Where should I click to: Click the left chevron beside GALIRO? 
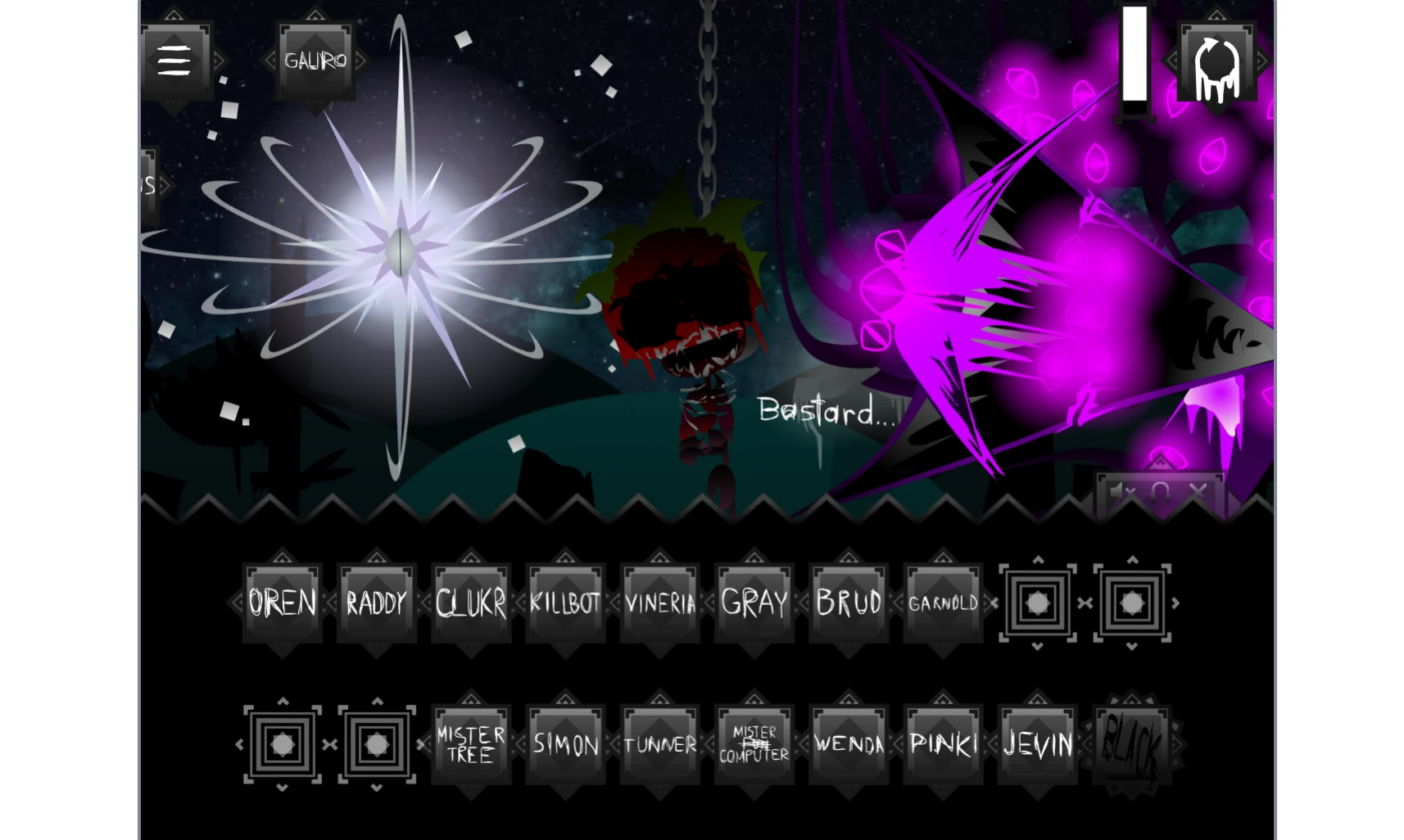point(270,60)
